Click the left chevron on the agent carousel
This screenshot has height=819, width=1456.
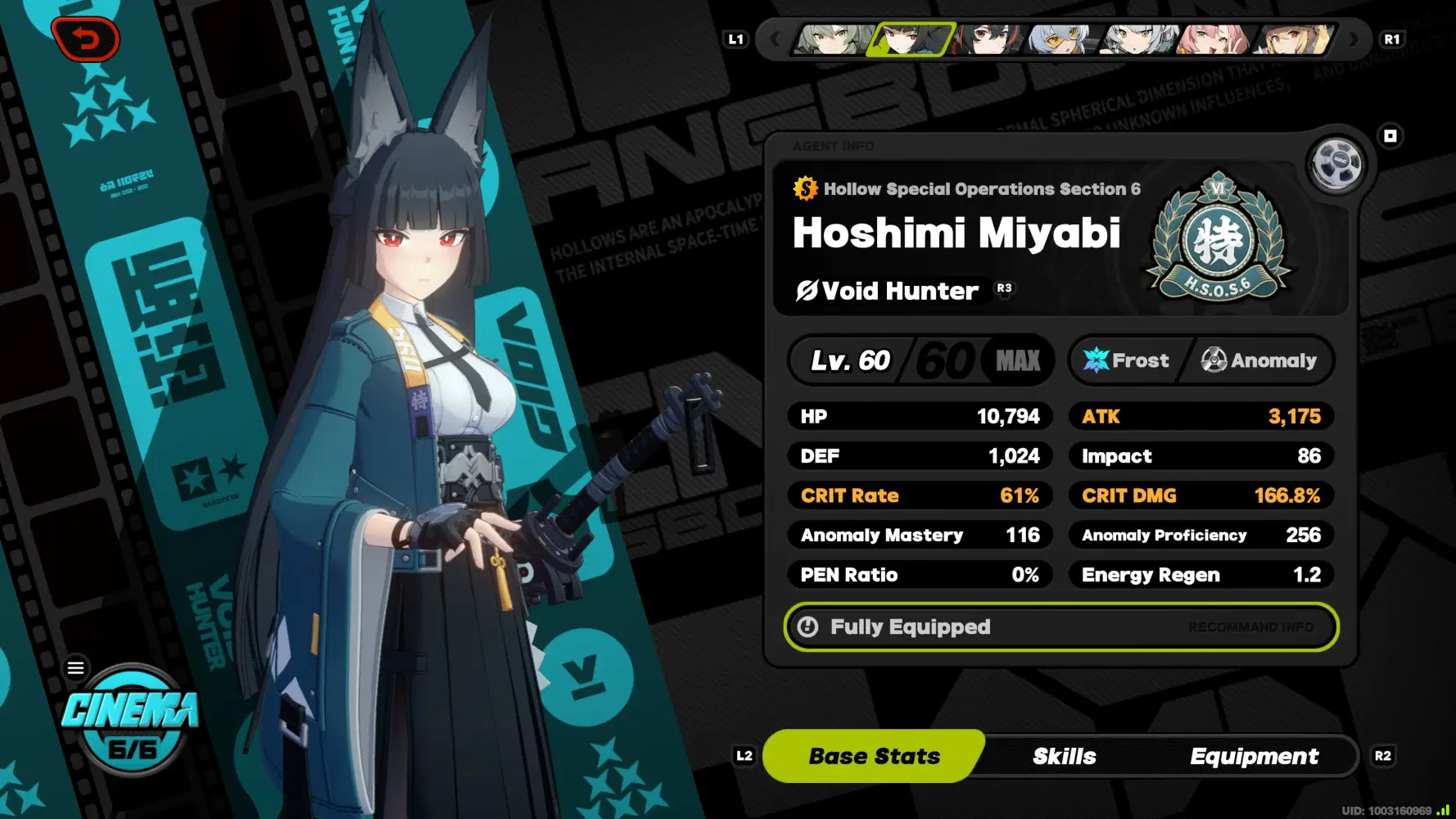775,38
